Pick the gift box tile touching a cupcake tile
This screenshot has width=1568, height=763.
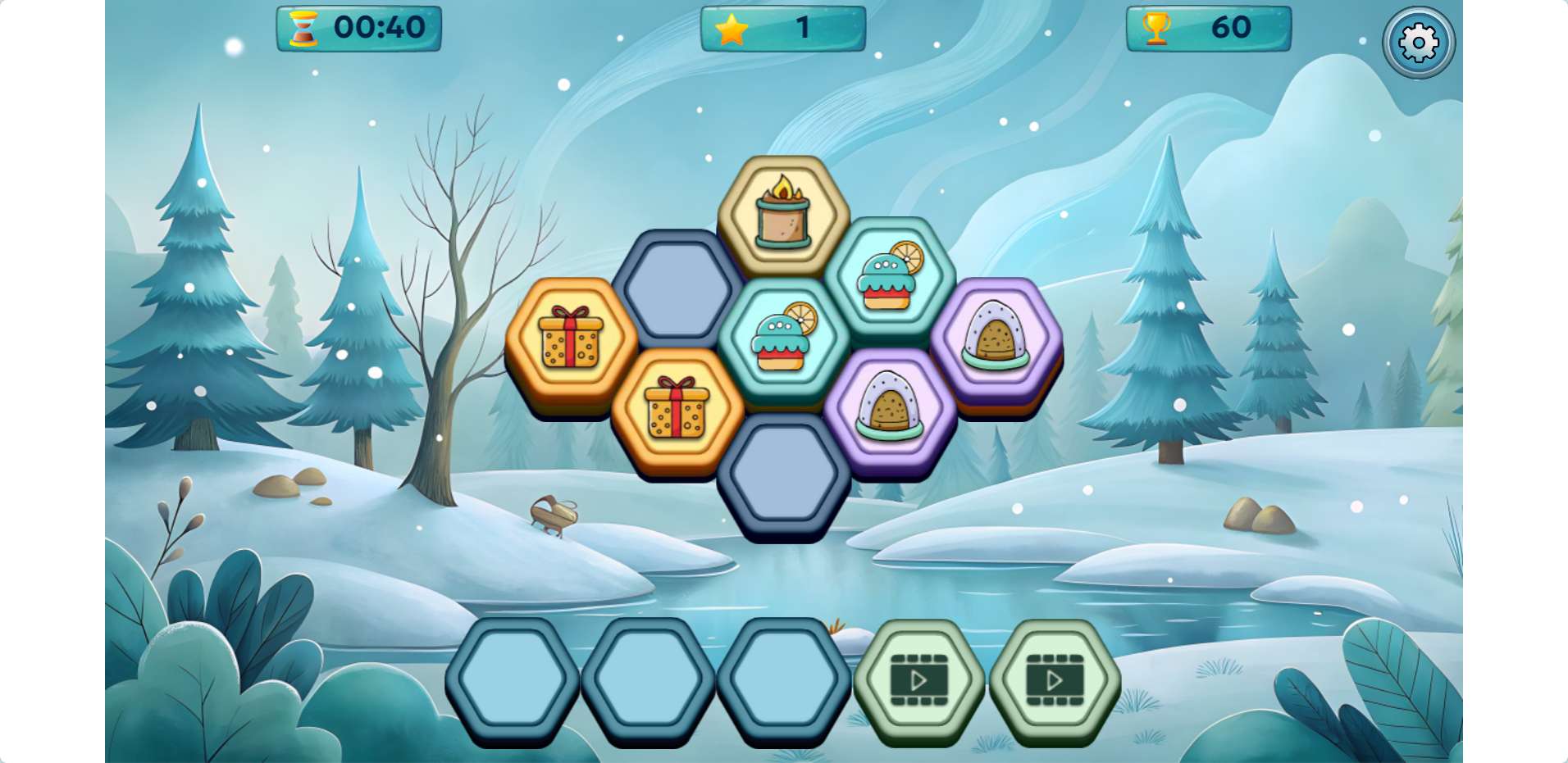click(677, 408)
